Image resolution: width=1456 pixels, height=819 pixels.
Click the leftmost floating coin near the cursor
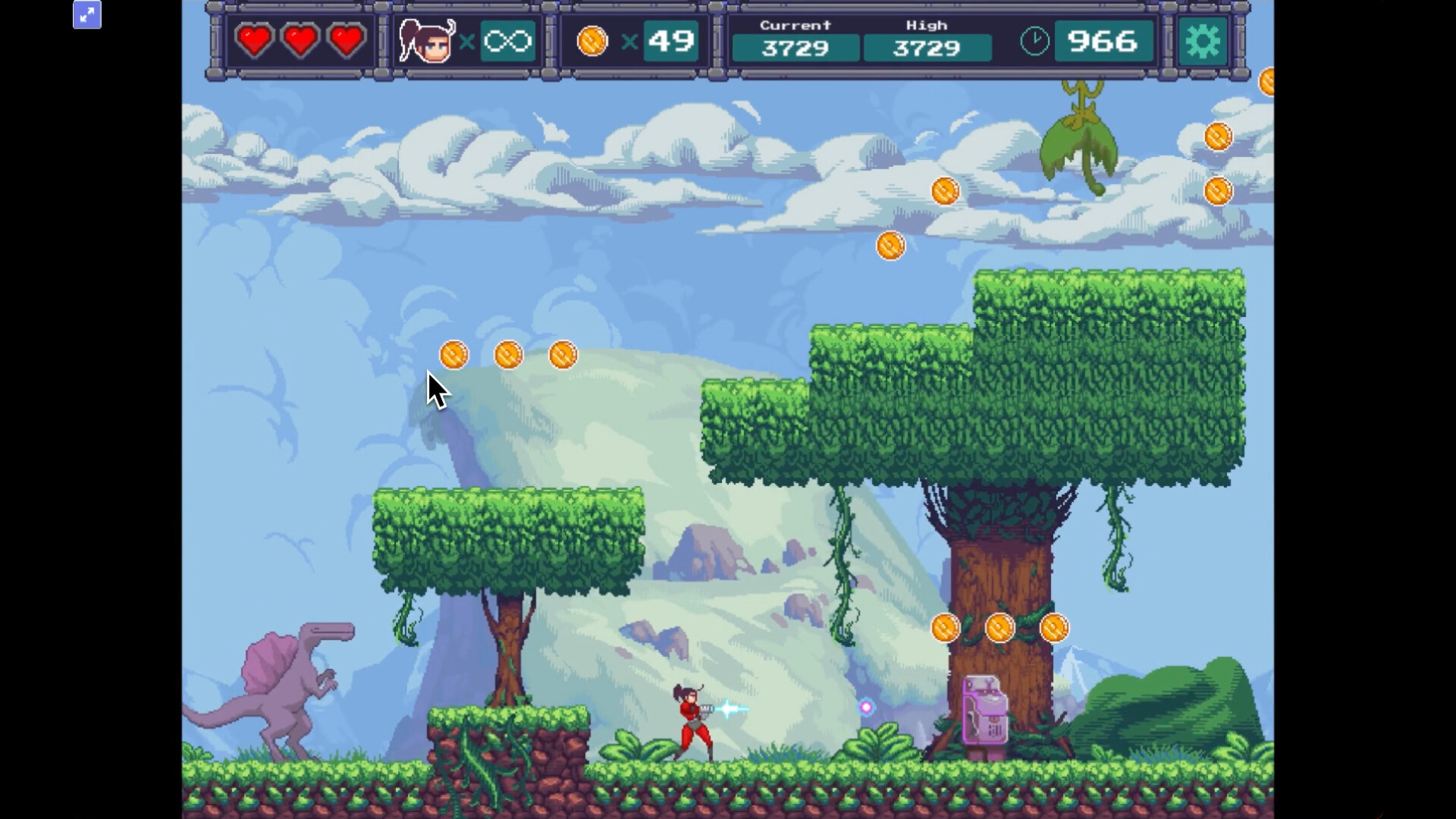[453, 354]
